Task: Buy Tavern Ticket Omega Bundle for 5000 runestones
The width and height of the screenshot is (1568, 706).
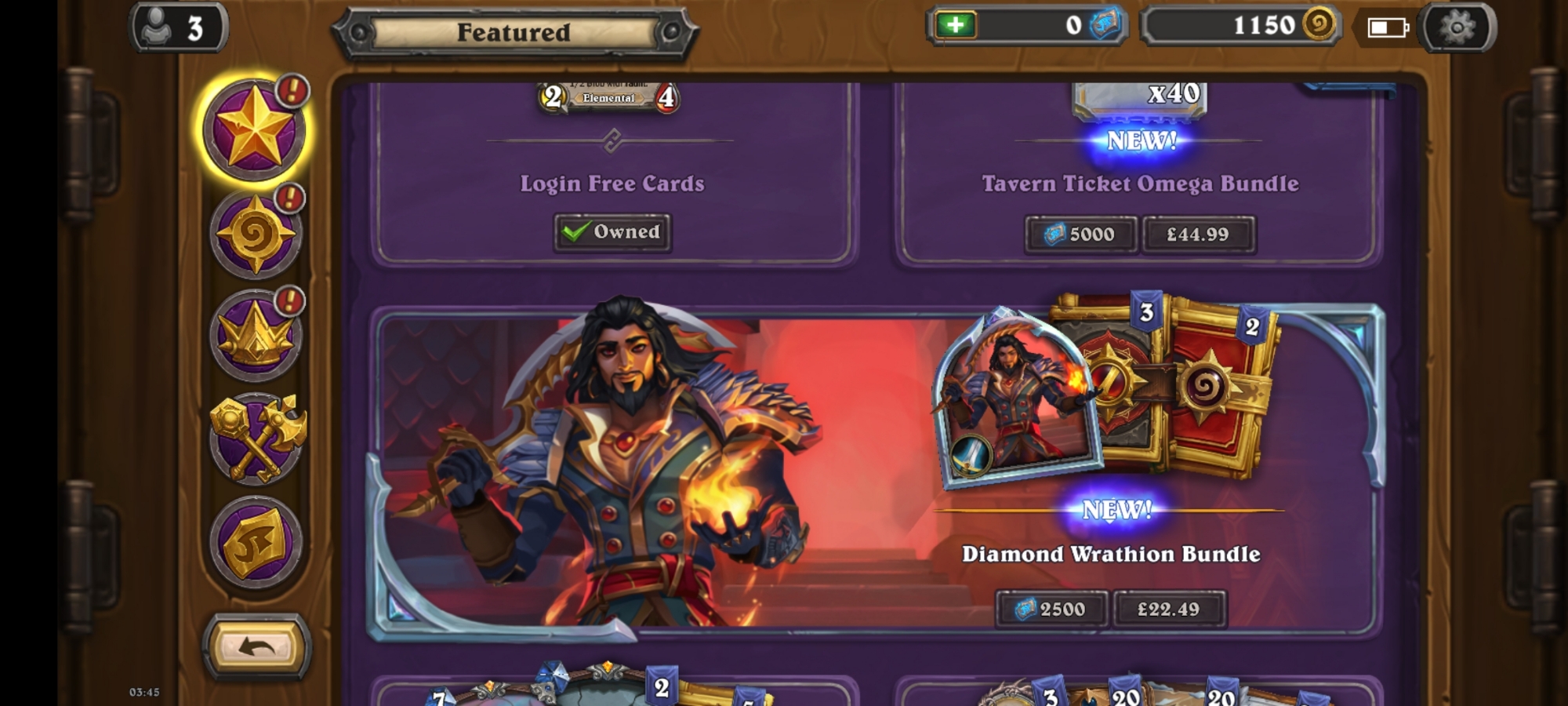Action: click(x=1080, y=235)
